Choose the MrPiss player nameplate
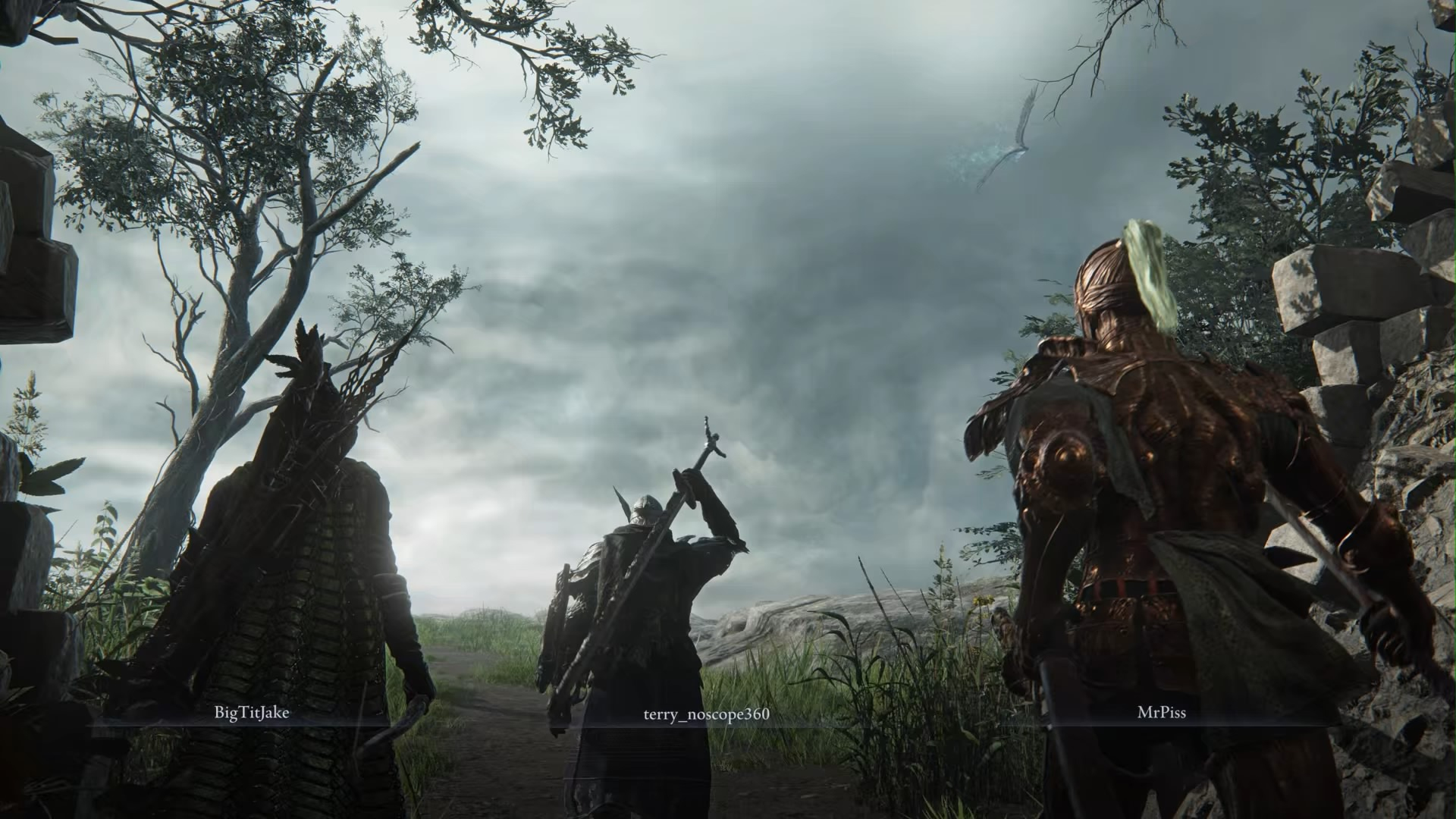Viewport: 1456px width, 819px height. pyautogui.click(x=1161, y=714)
